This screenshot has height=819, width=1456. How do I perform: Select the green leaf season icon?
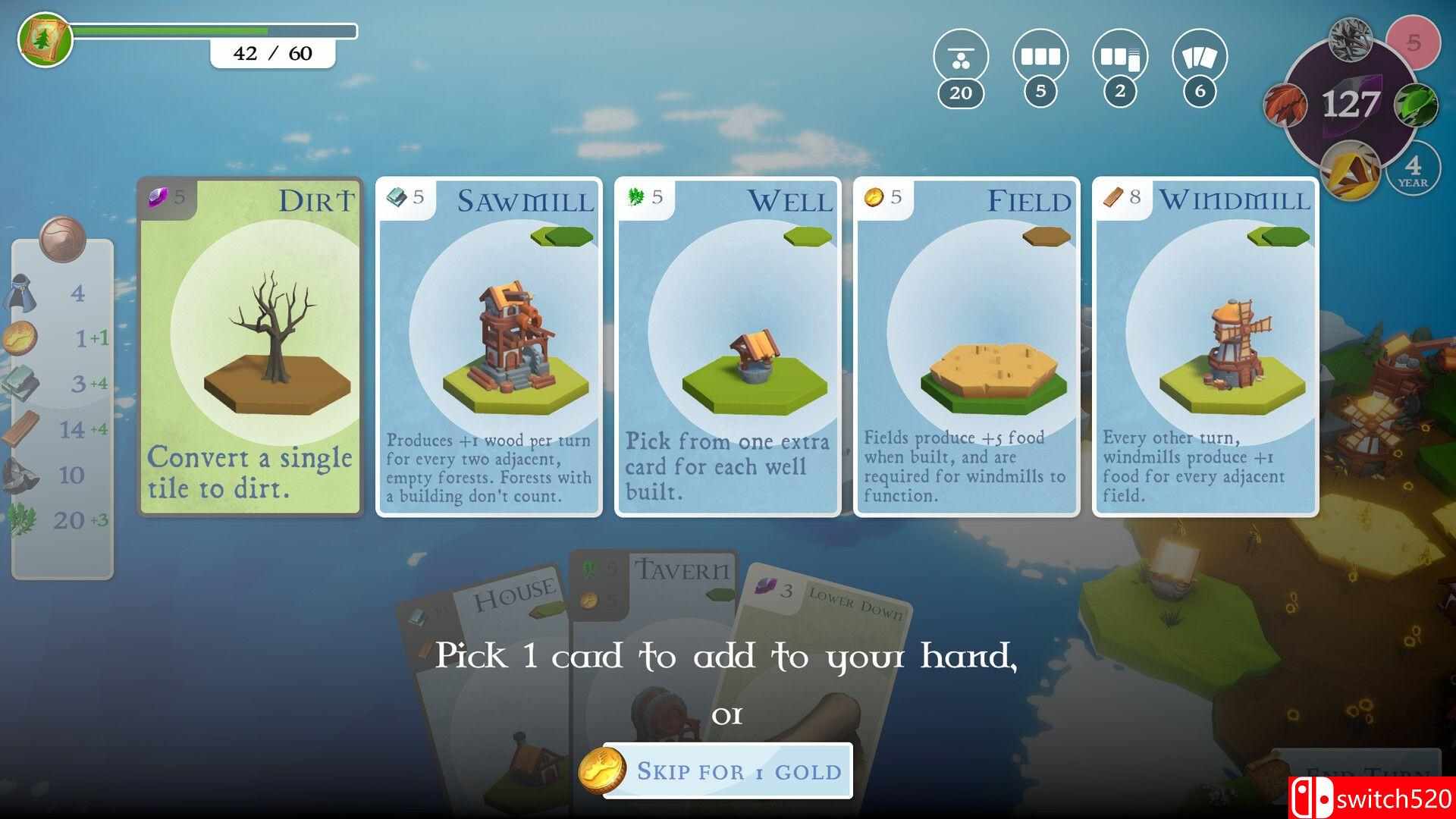click(x=1415, y=105)
